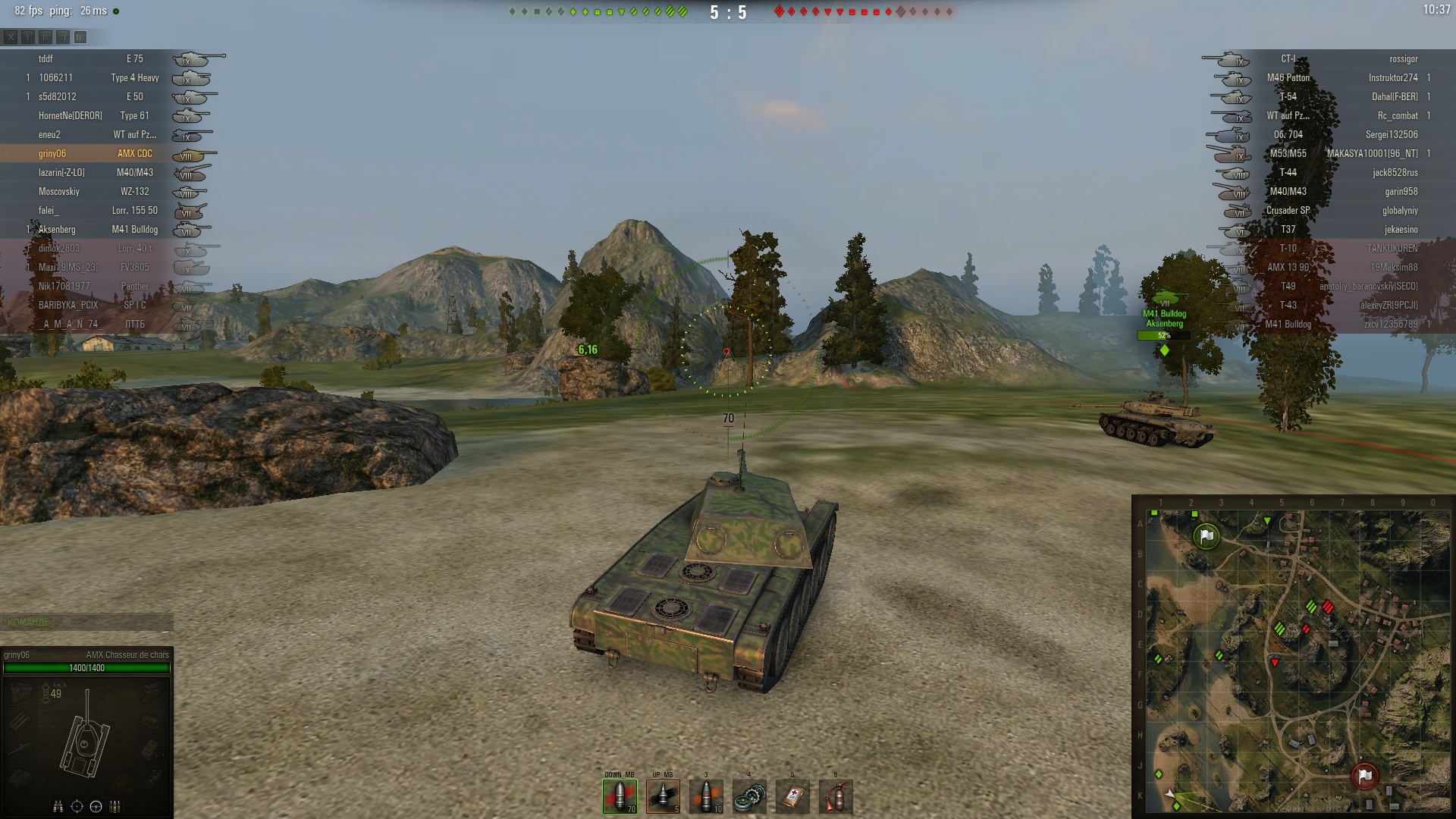Use the repair kit consumable
The width and height of the screenshot is (1456, 819).
pyautogui.click(x=749, y=796)
